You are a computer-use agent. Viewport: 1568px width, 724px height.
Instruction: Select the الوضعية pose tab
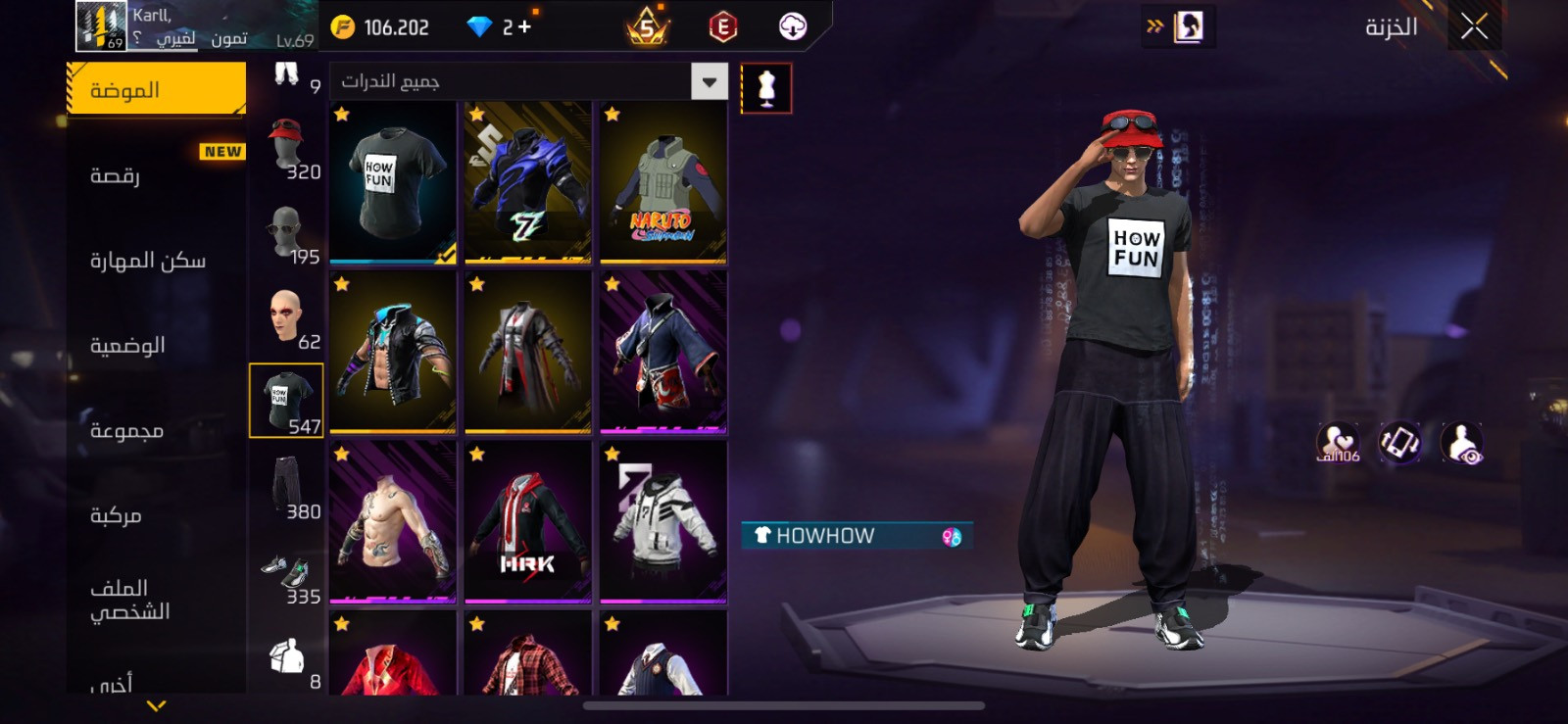click(x=157, y=345)
